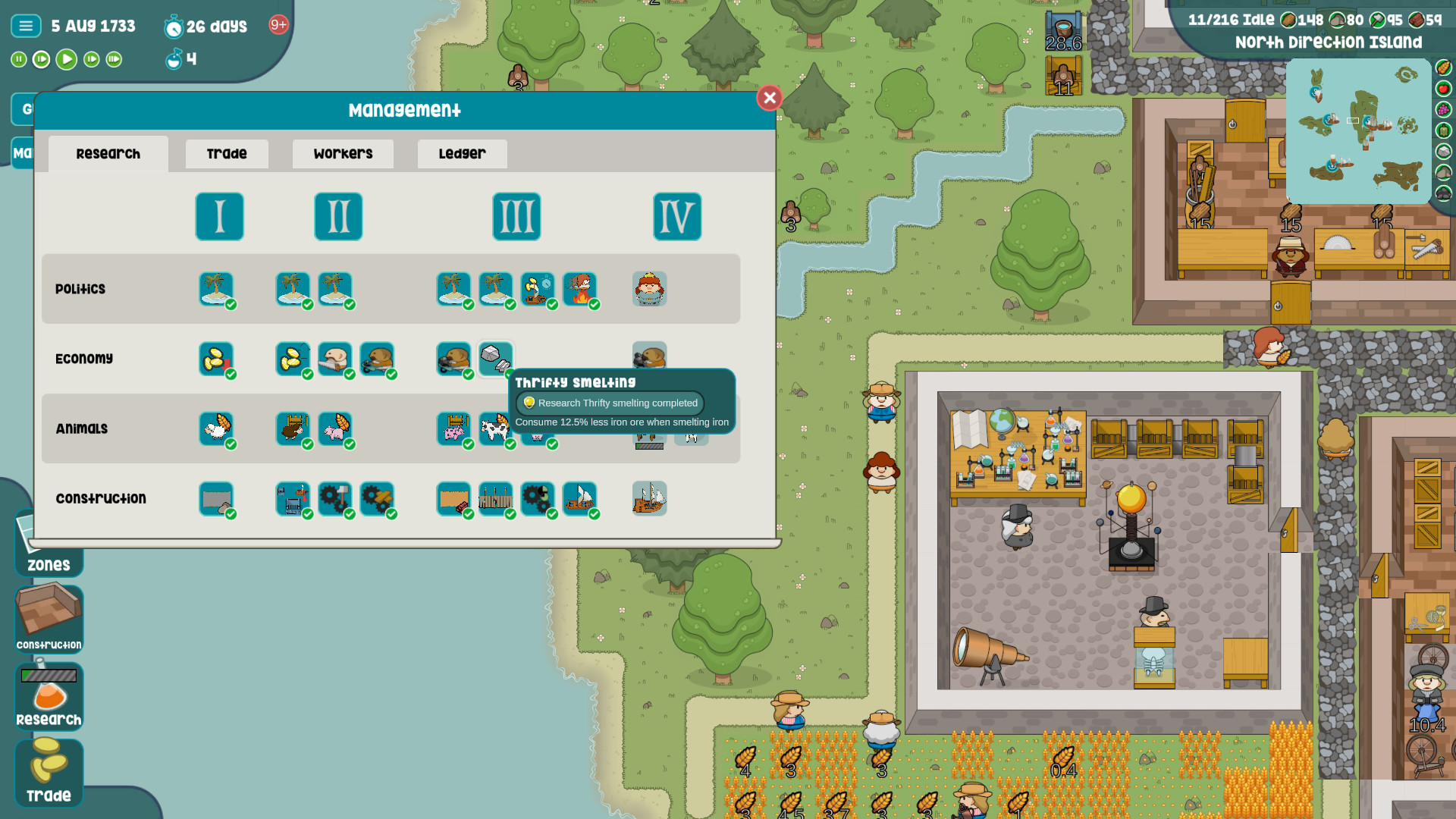Image resolution: width=1456 pixels, height=819 pixels.
Task: Click the 9+ notification badge
Action: pos(278,25)
